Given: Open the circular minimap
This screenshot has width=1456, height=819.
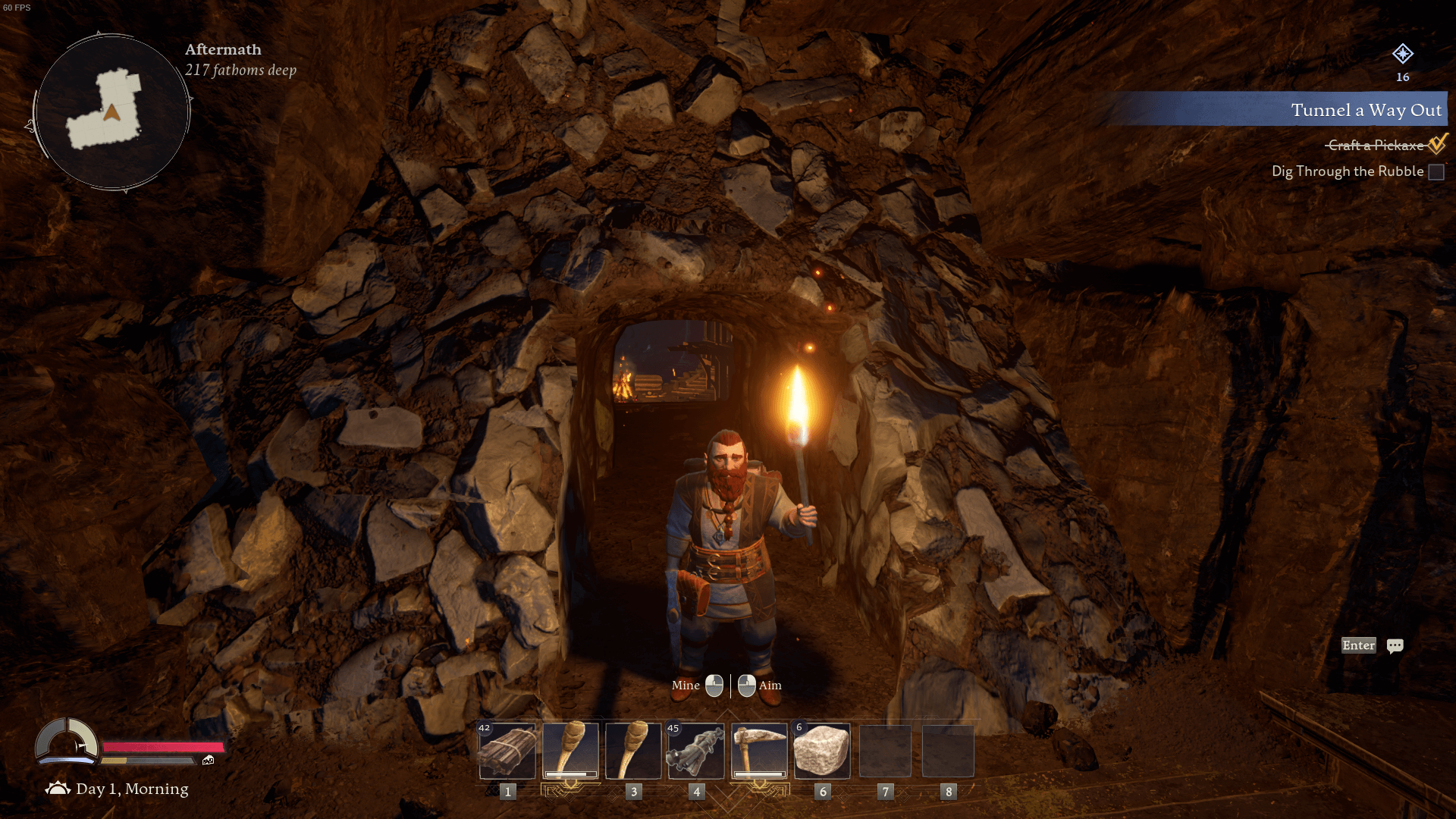Looking at the screenshot, I should tap(112, 112).
